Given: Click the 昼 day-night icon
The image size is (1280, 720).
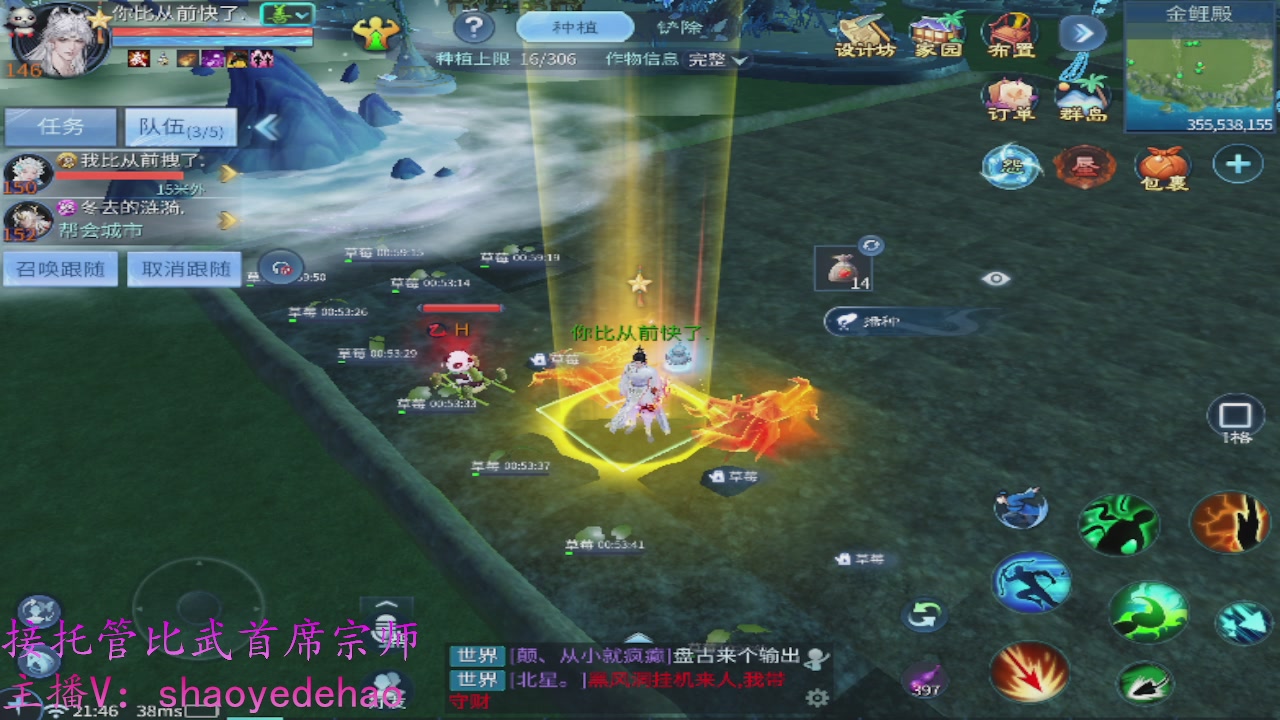Looking at the screenshot, I should tap(1085, 168).
